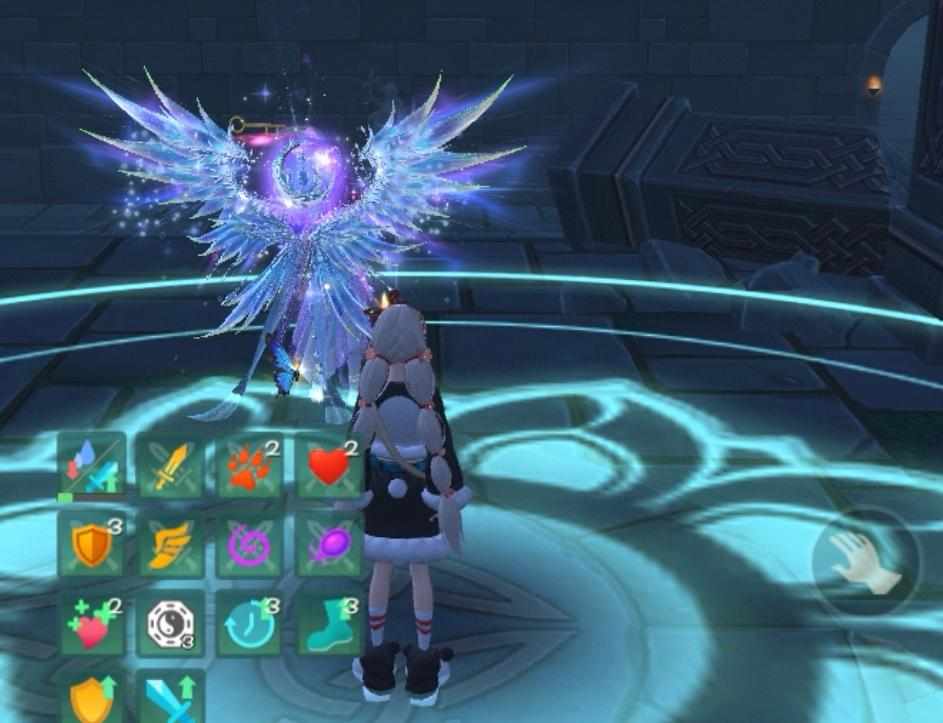Select the pink heart with green plus signs
The width and height of the screenshot is (943, 723).
92,625
